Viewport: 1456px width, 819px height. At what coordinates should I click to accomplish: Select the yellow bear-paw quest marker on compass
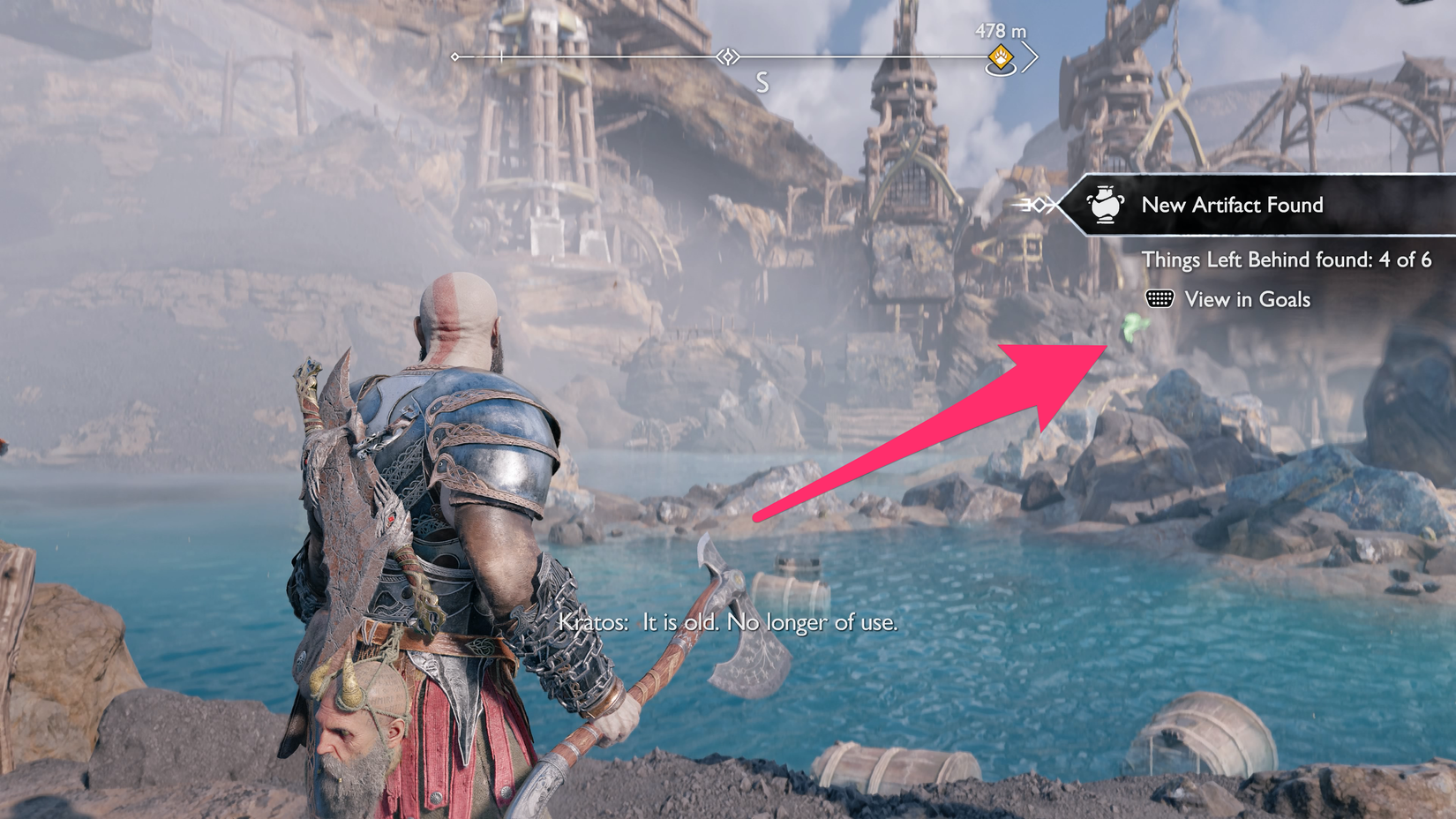1000,56
